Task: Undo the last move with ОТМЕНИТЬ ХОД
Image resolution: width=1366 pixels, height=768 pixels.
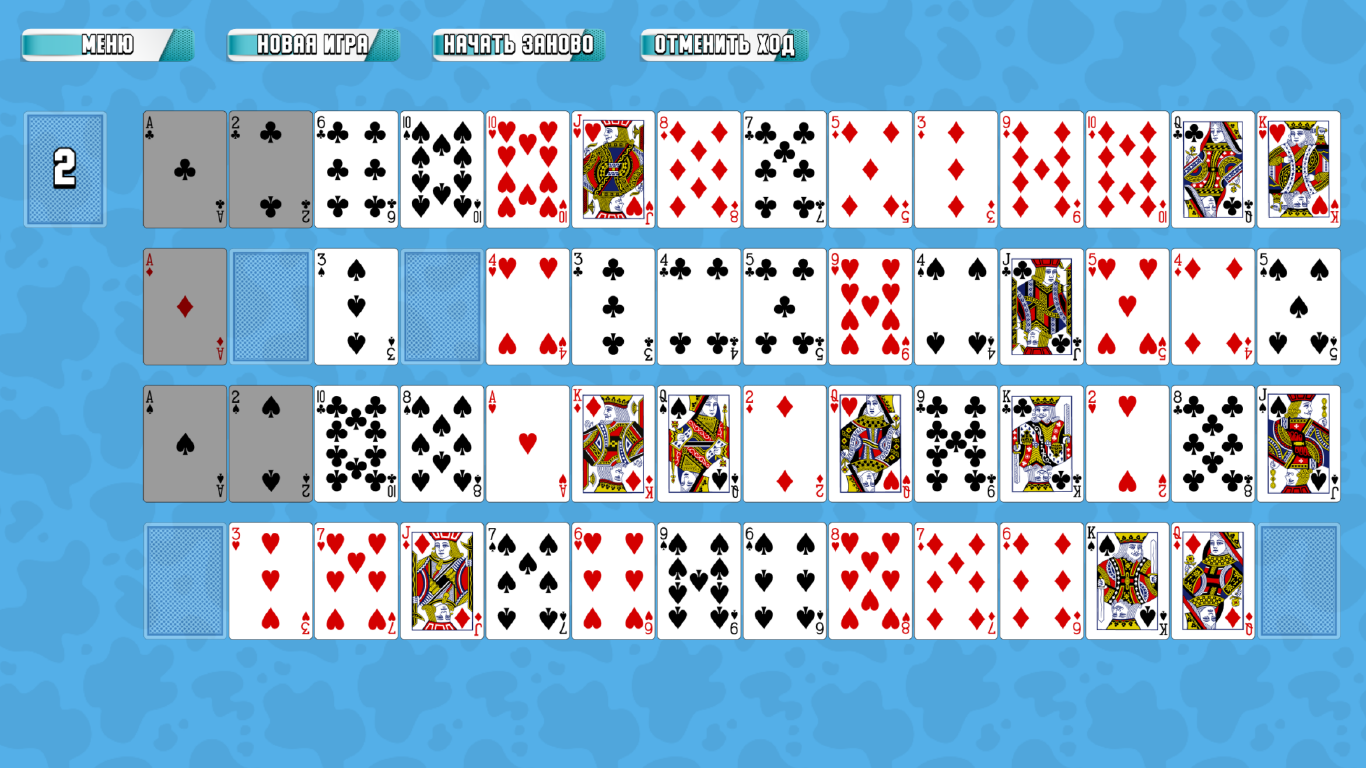Action: tap(725, 44)
